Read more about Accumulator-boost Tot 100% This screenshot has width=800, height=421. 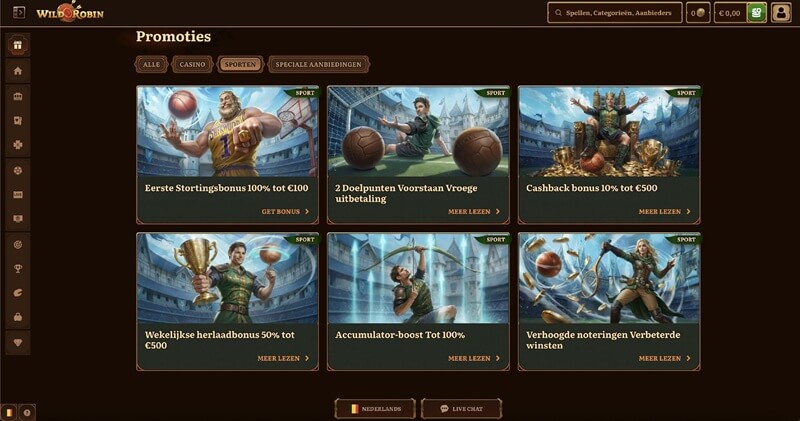(x=474, y=358)
